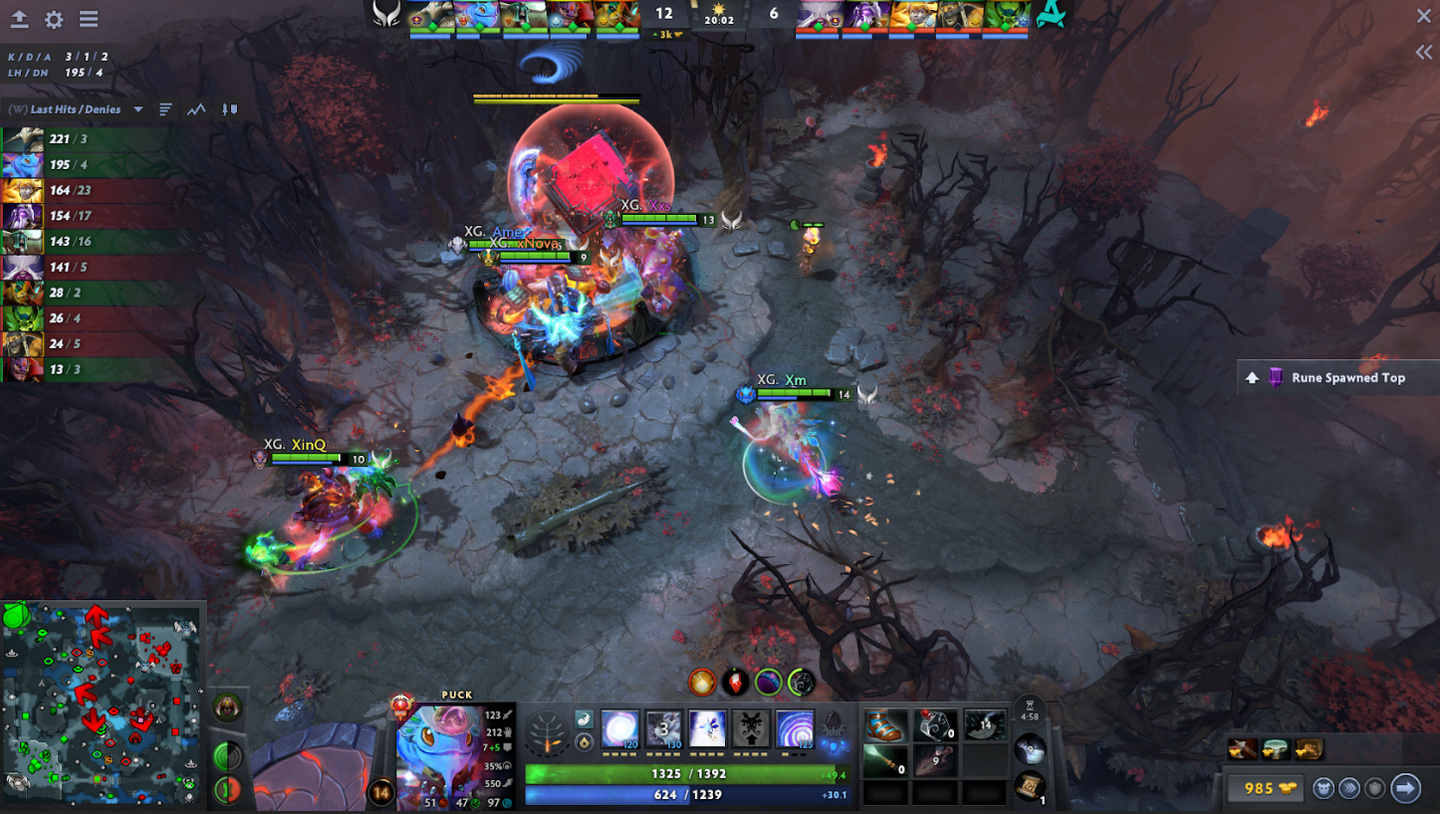Show the graph view of stats
The width and height of the screenshot is (1440, 814).
(197, 110)
